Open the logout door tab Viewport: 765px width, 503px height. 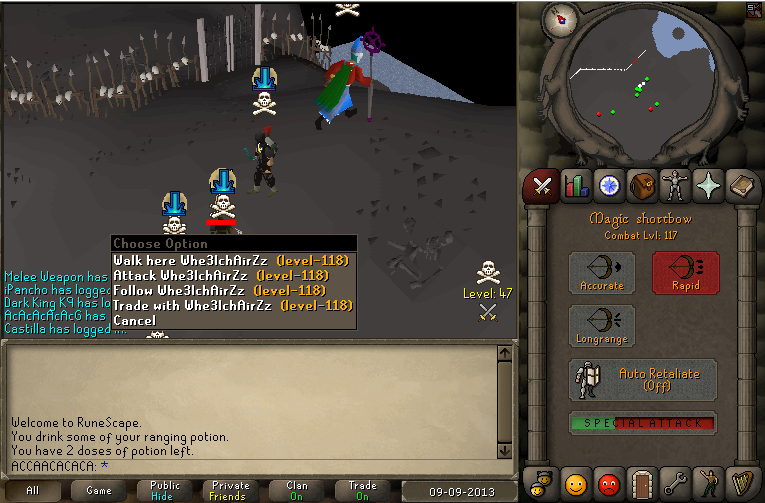coord(640,484)
